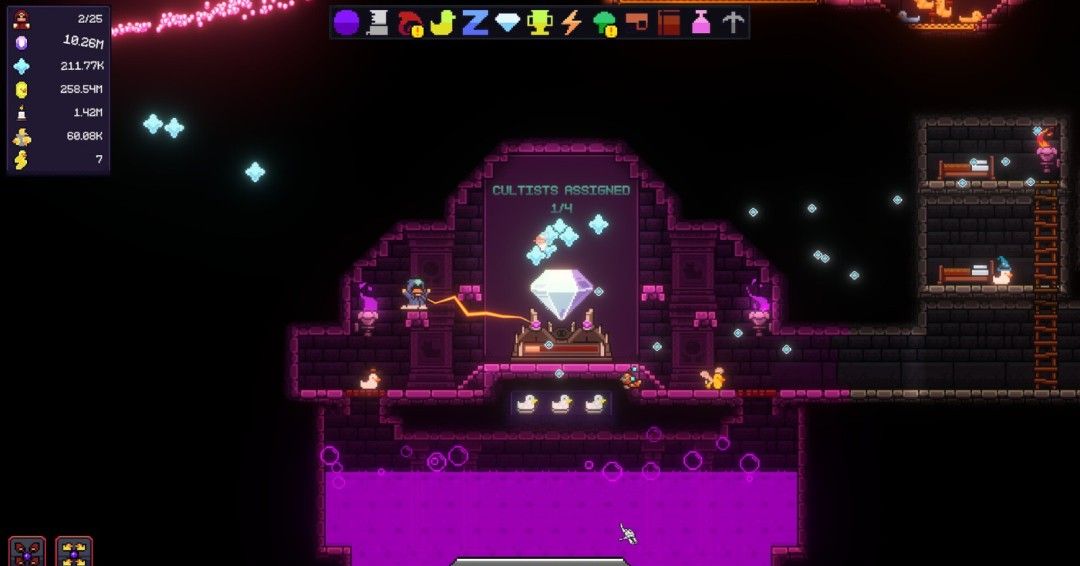Open the green tree menu
The image size is (1080, 566).
[604, 22]
